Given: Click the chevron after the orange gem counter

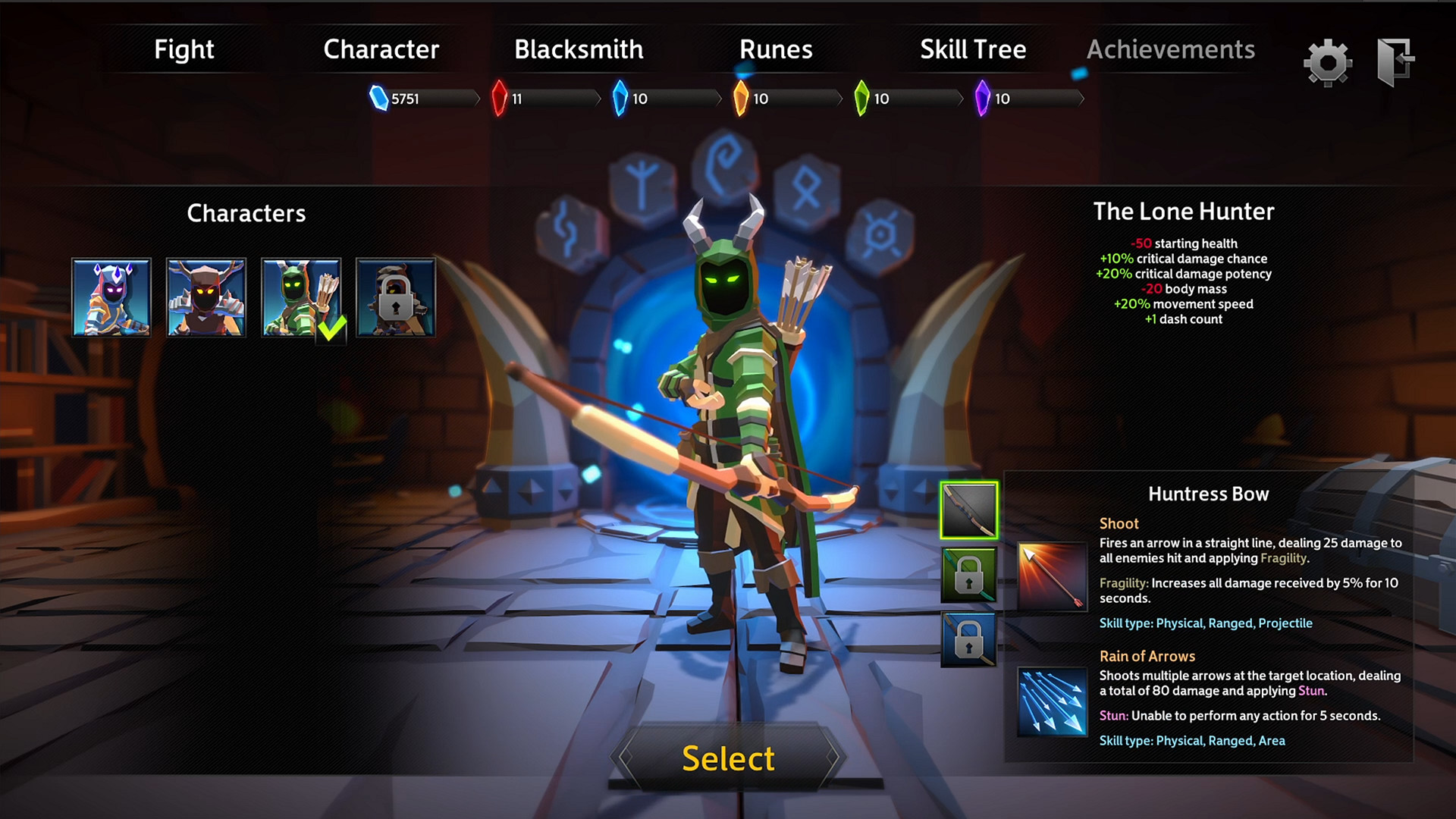Looking at the screenshot, I should point(839,97).
